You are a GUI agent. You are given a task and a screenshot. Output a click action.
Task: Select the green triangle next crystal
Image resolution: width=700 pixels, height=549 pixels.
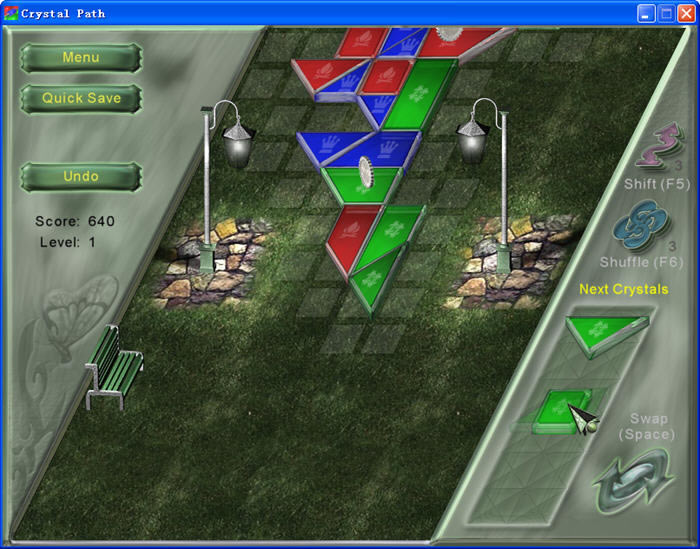[x=603, y=330]
